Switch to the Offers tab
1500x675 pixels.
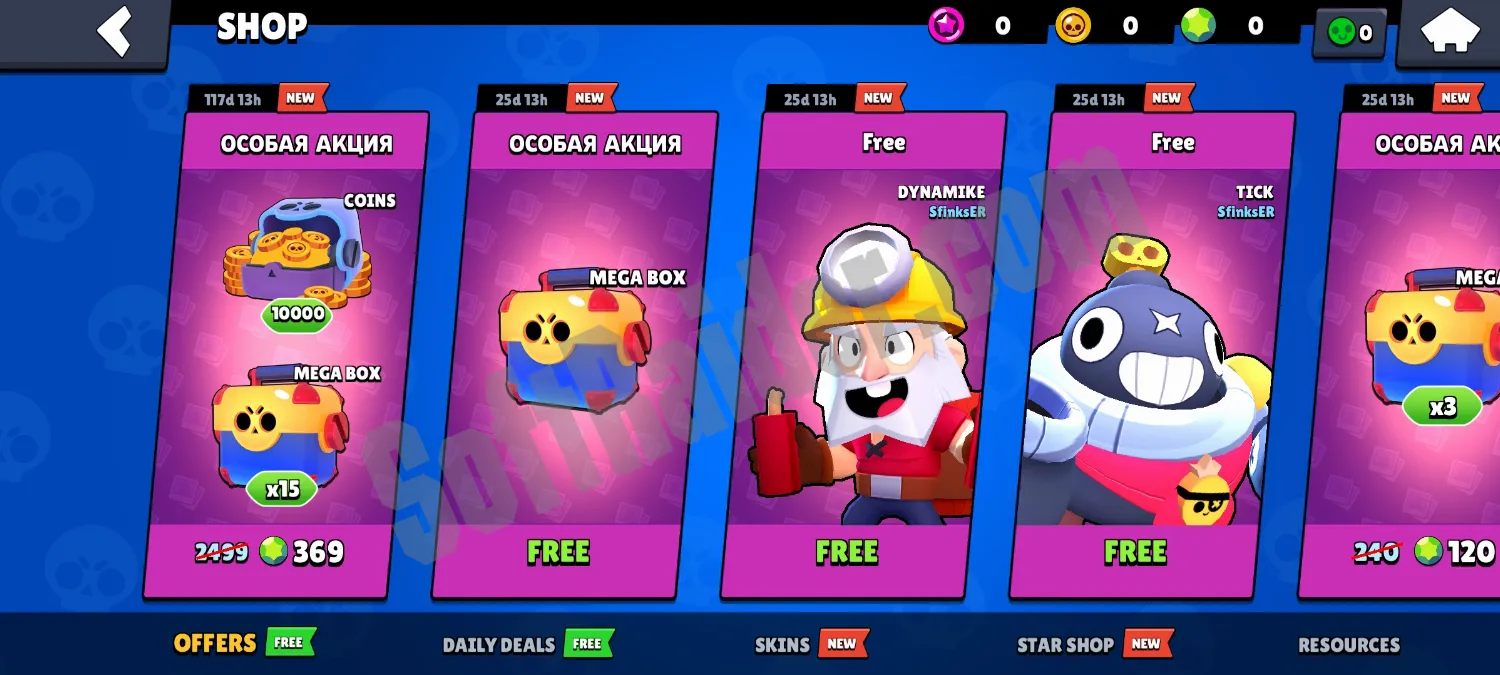pos(215,643)
